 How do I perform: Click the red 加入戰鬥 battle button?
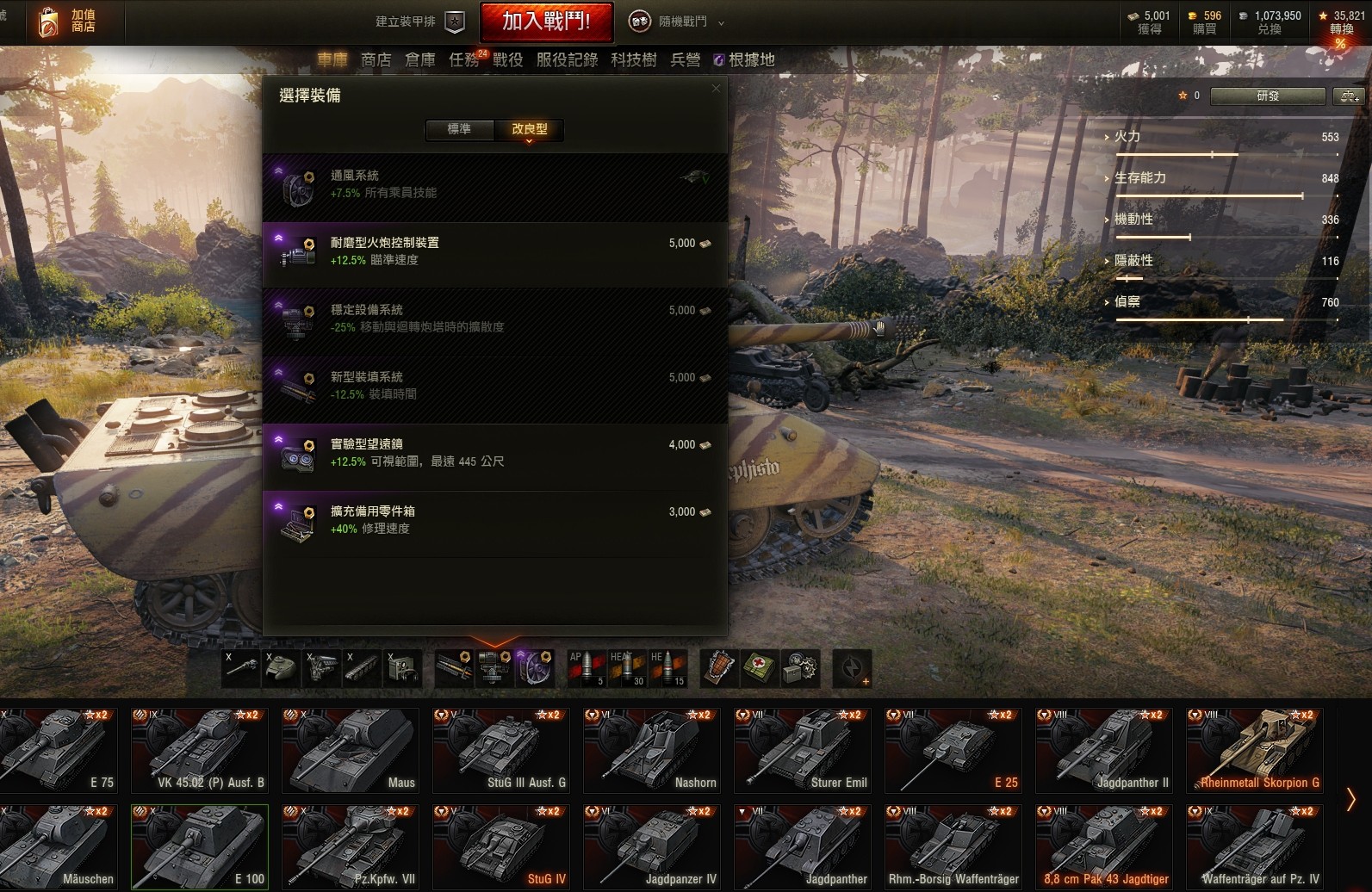546,22
